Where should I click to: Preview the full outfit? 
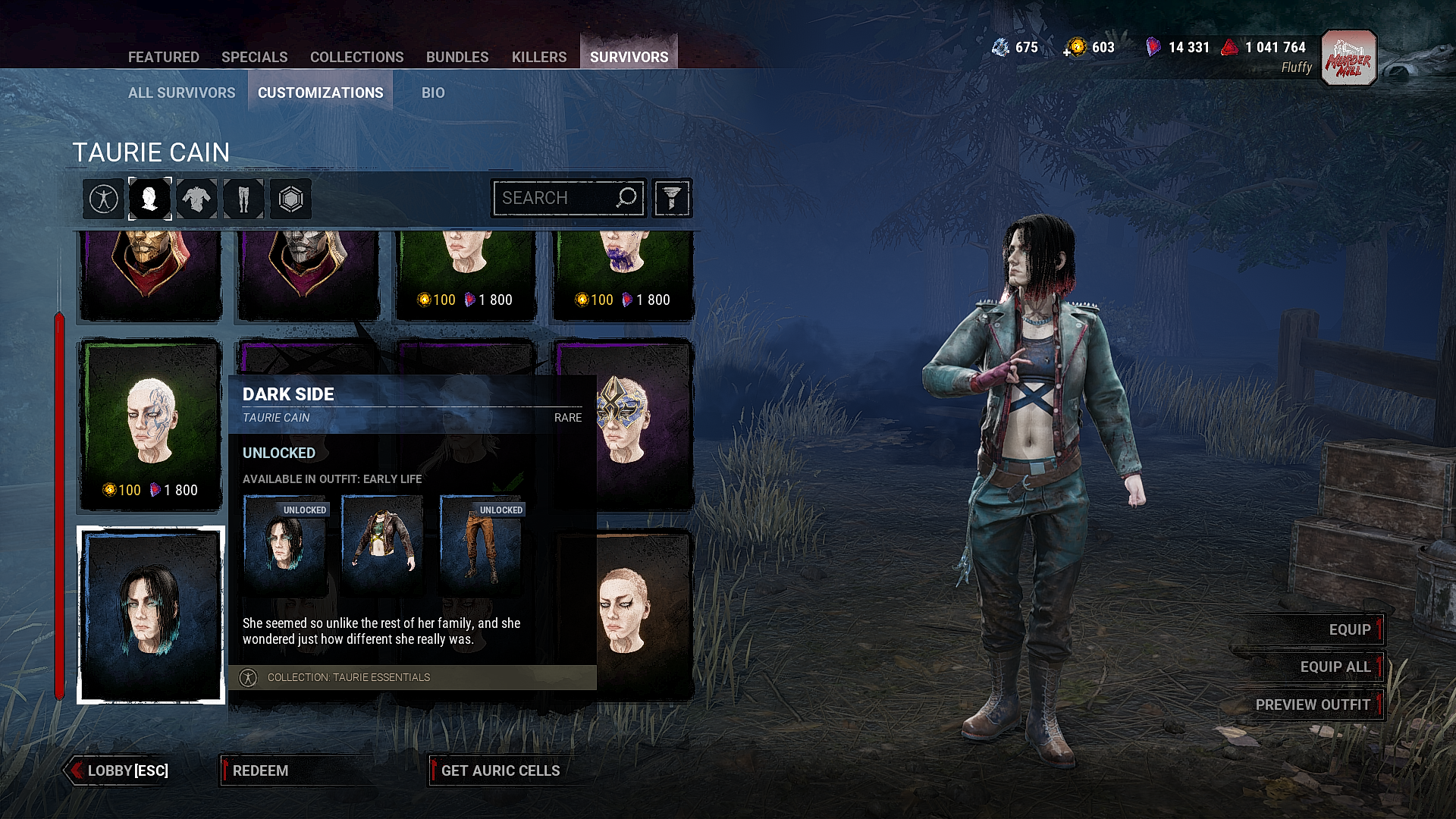coord(1312,704)
